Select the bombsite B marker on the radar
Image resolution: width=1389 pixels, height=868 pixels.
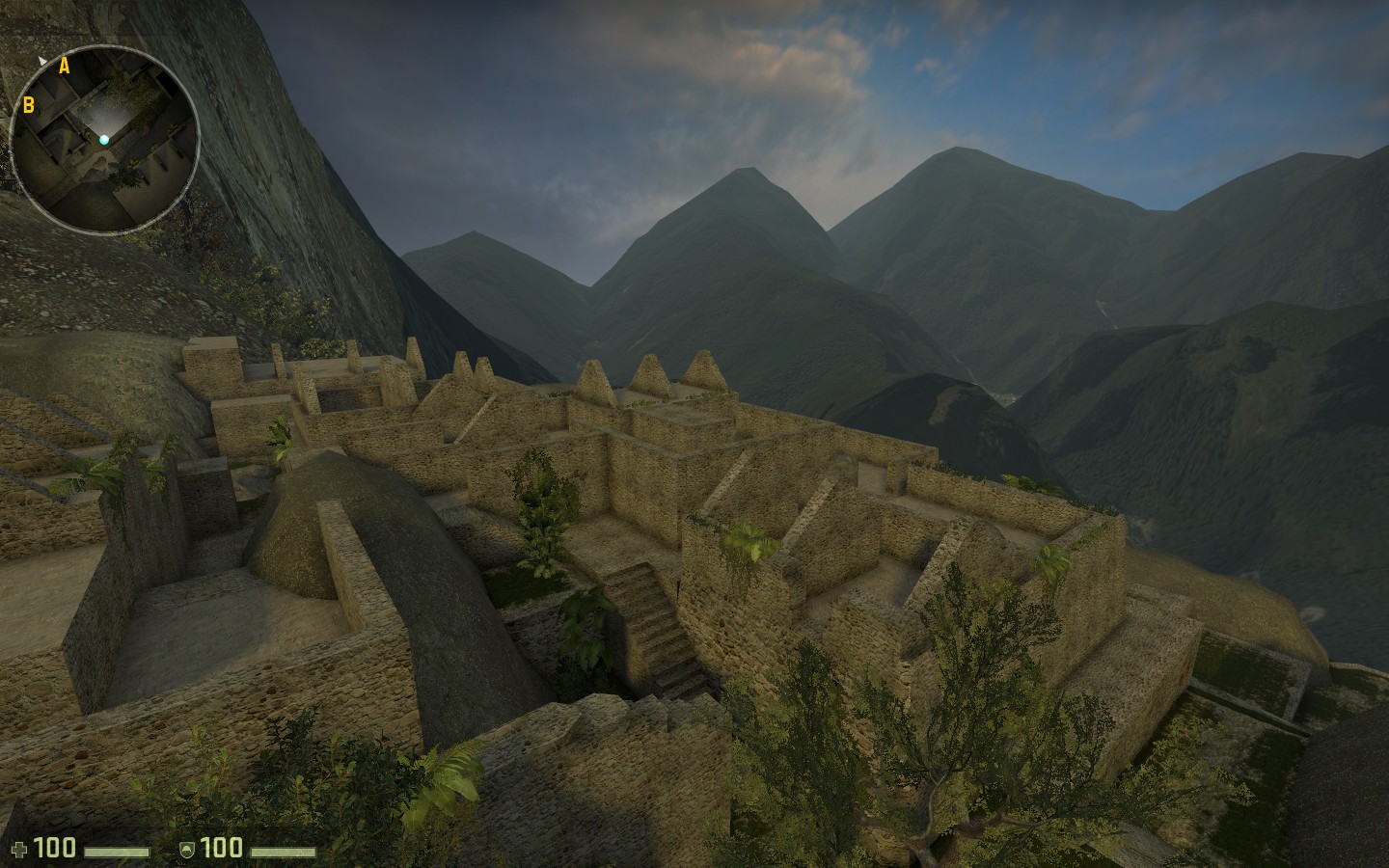pos(29,106)
